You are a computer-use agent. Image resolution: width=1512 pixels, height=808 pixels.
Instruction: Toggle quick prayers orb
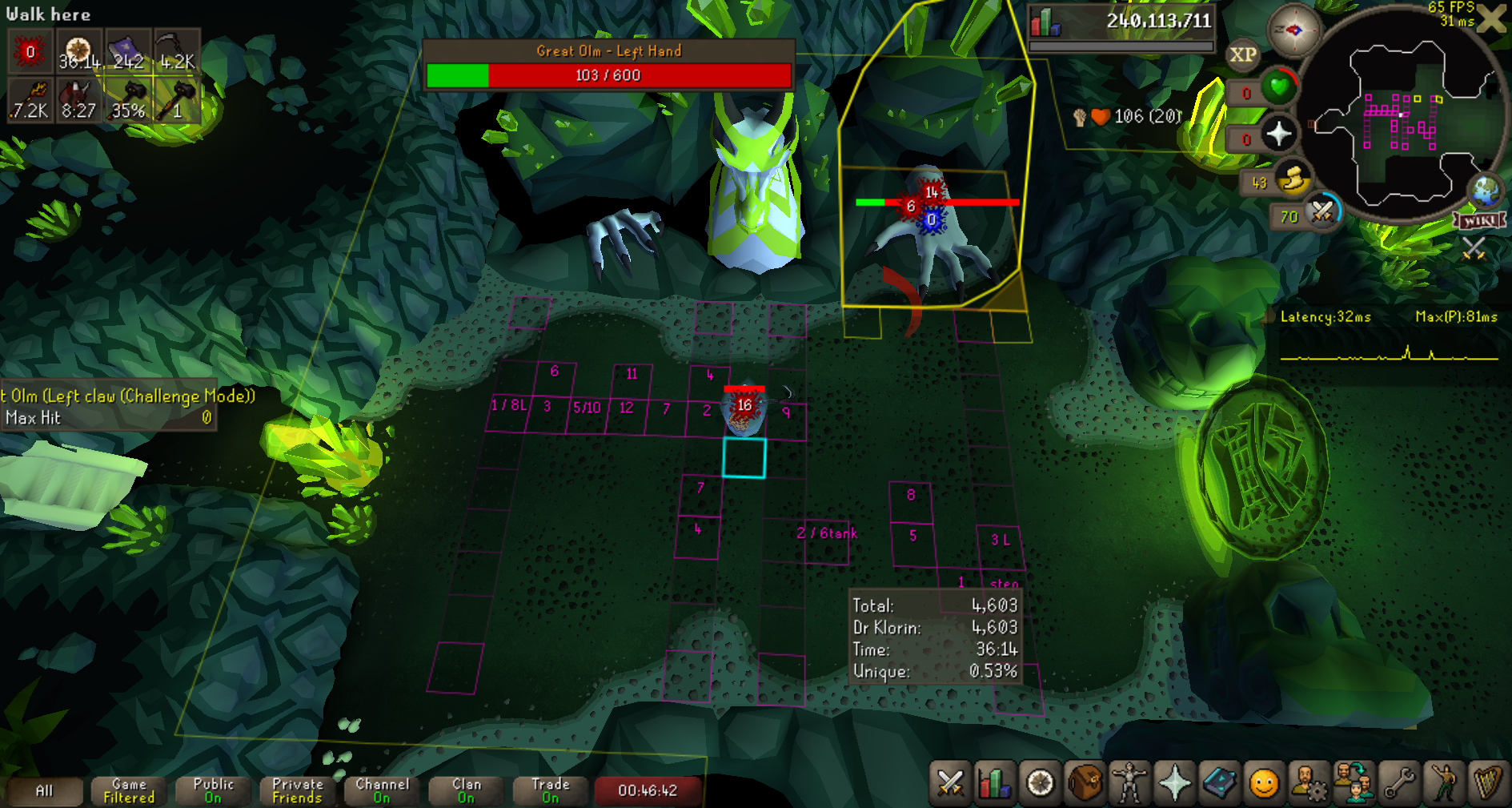coord(1278,135)
